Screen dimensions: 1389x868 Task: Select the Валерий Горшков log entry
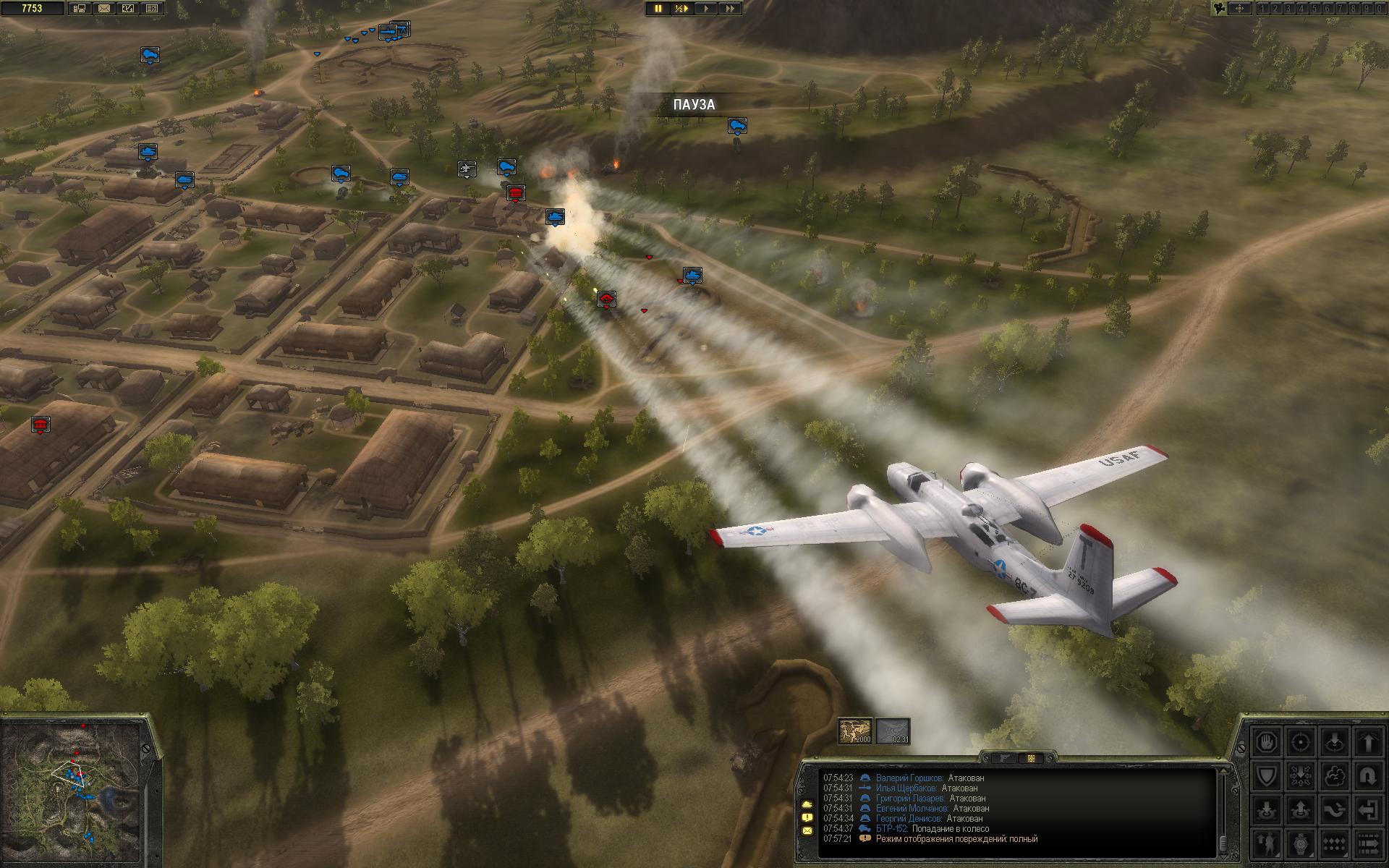[x=909, y=778]
